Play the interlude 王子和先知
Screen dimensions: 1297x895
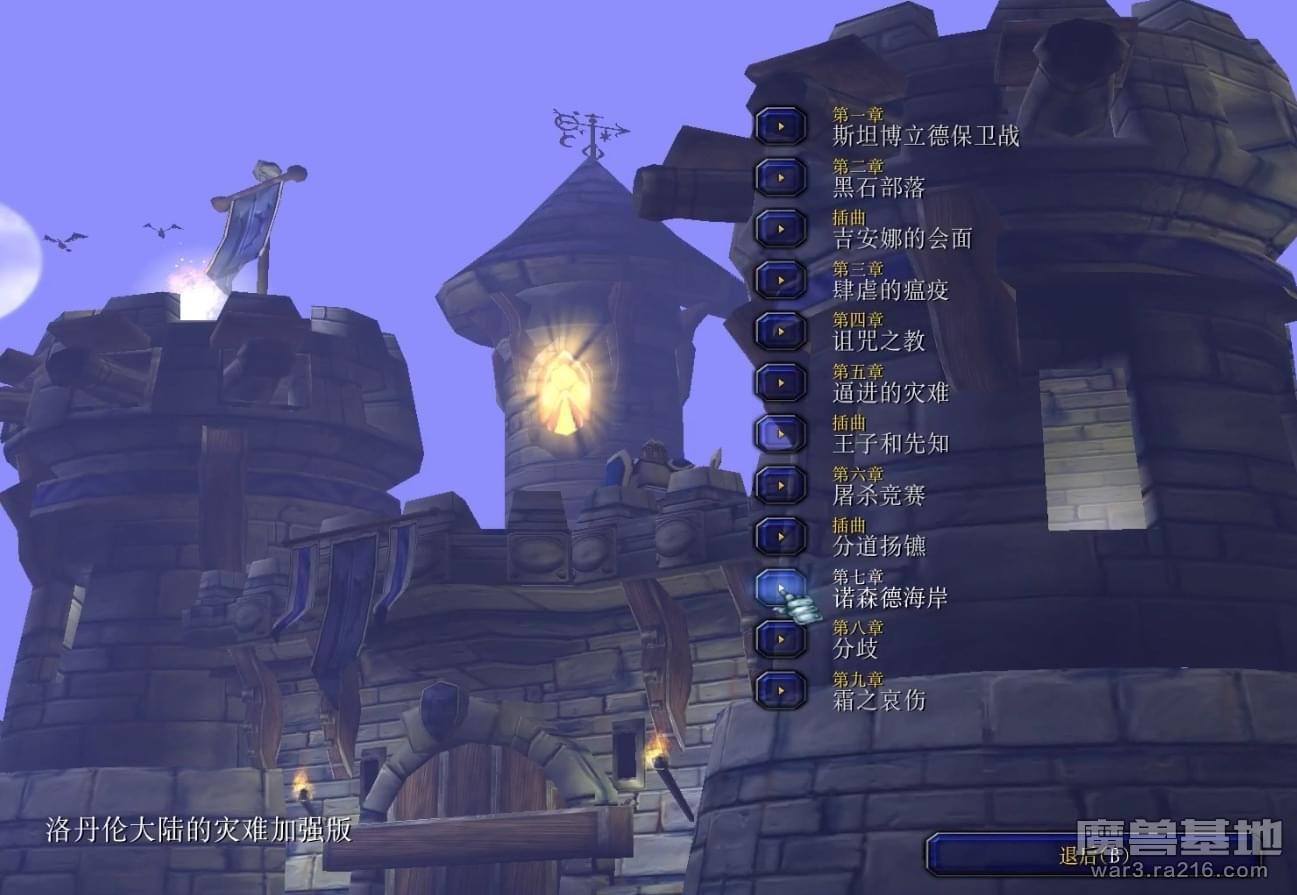[x=780, y=433]
